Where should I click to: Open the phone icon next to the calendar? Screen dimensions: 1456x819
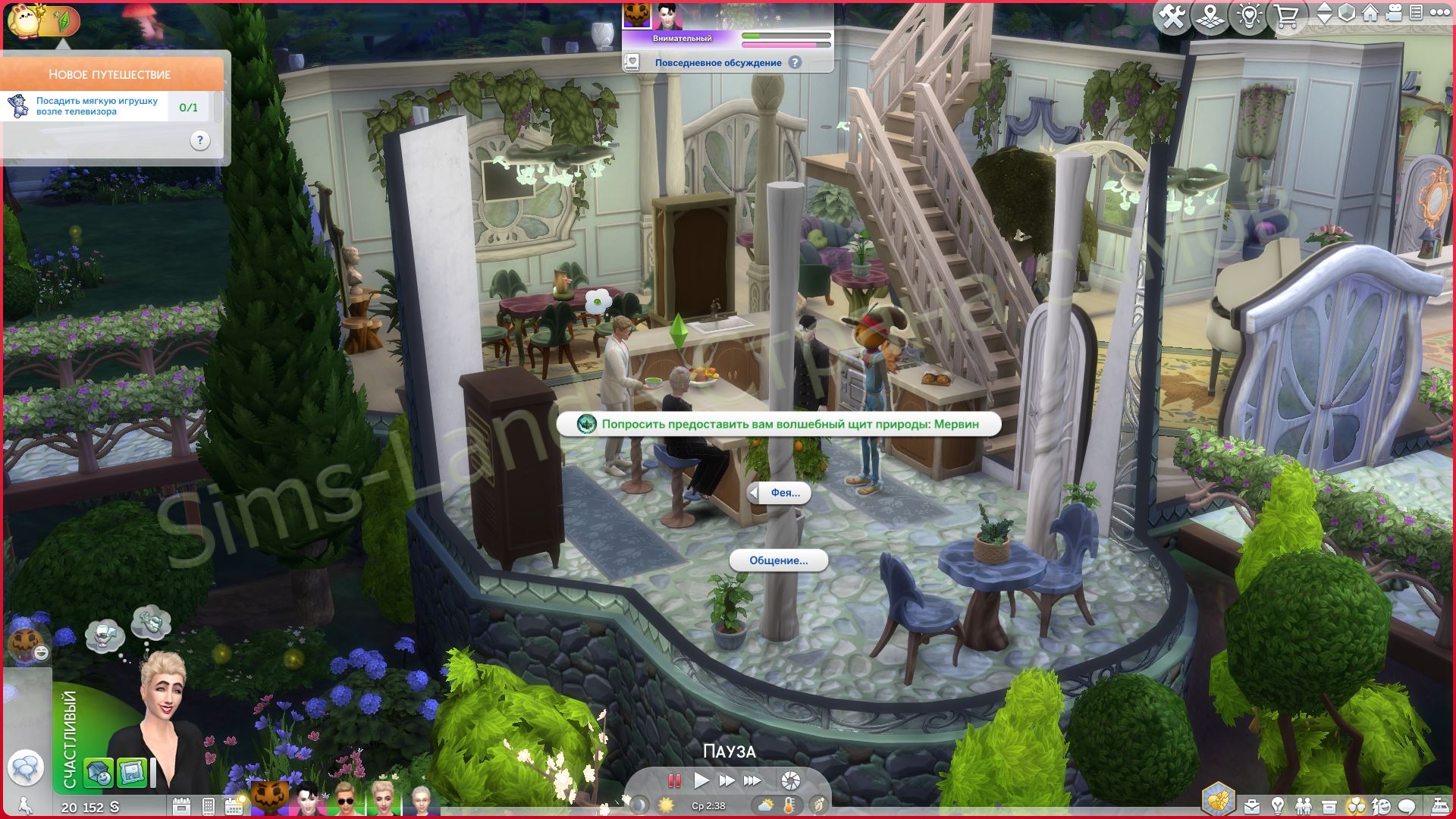209,806
